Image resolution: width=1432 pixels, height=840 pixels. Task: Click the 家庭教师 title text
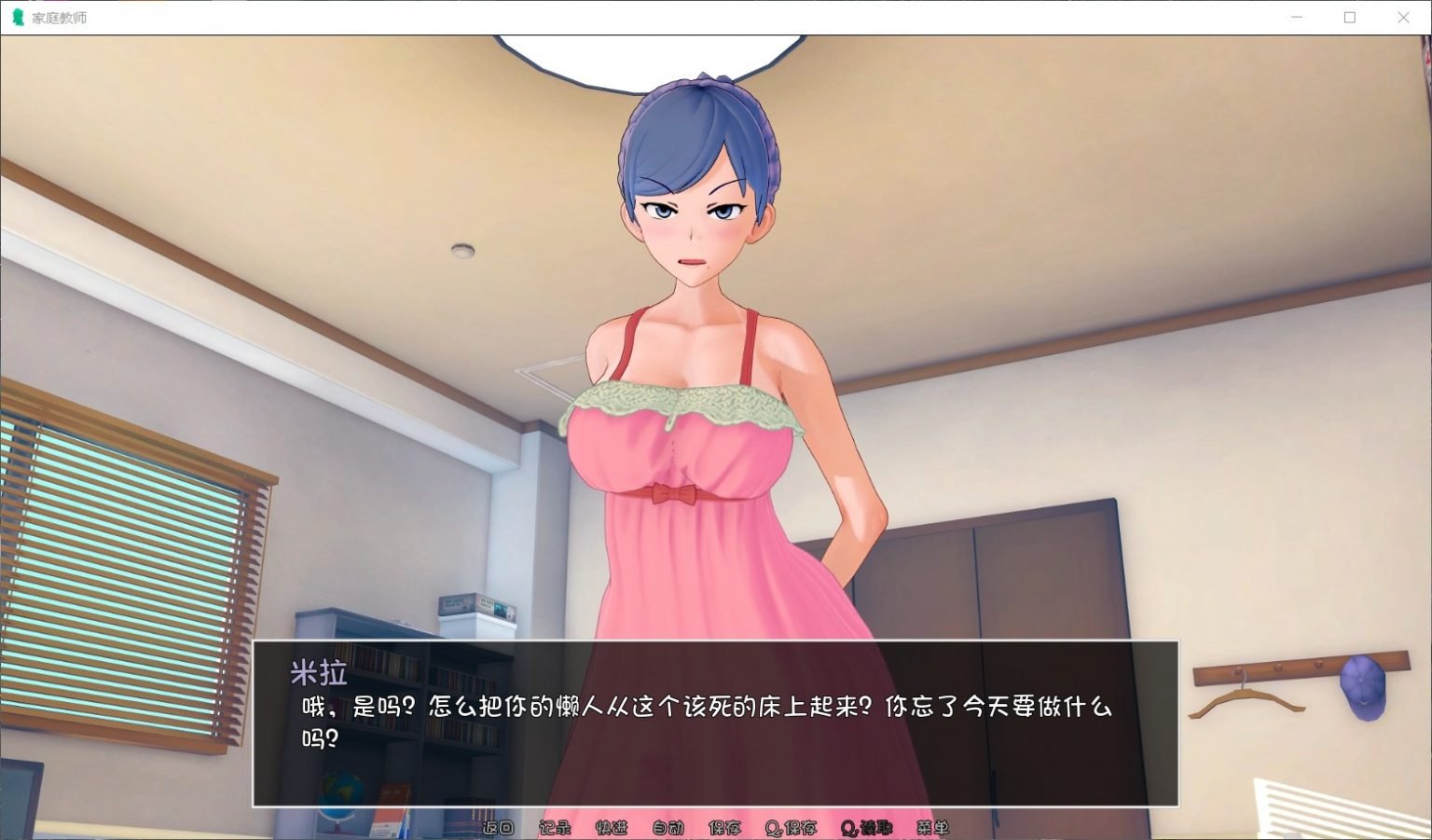coord(58,17)
